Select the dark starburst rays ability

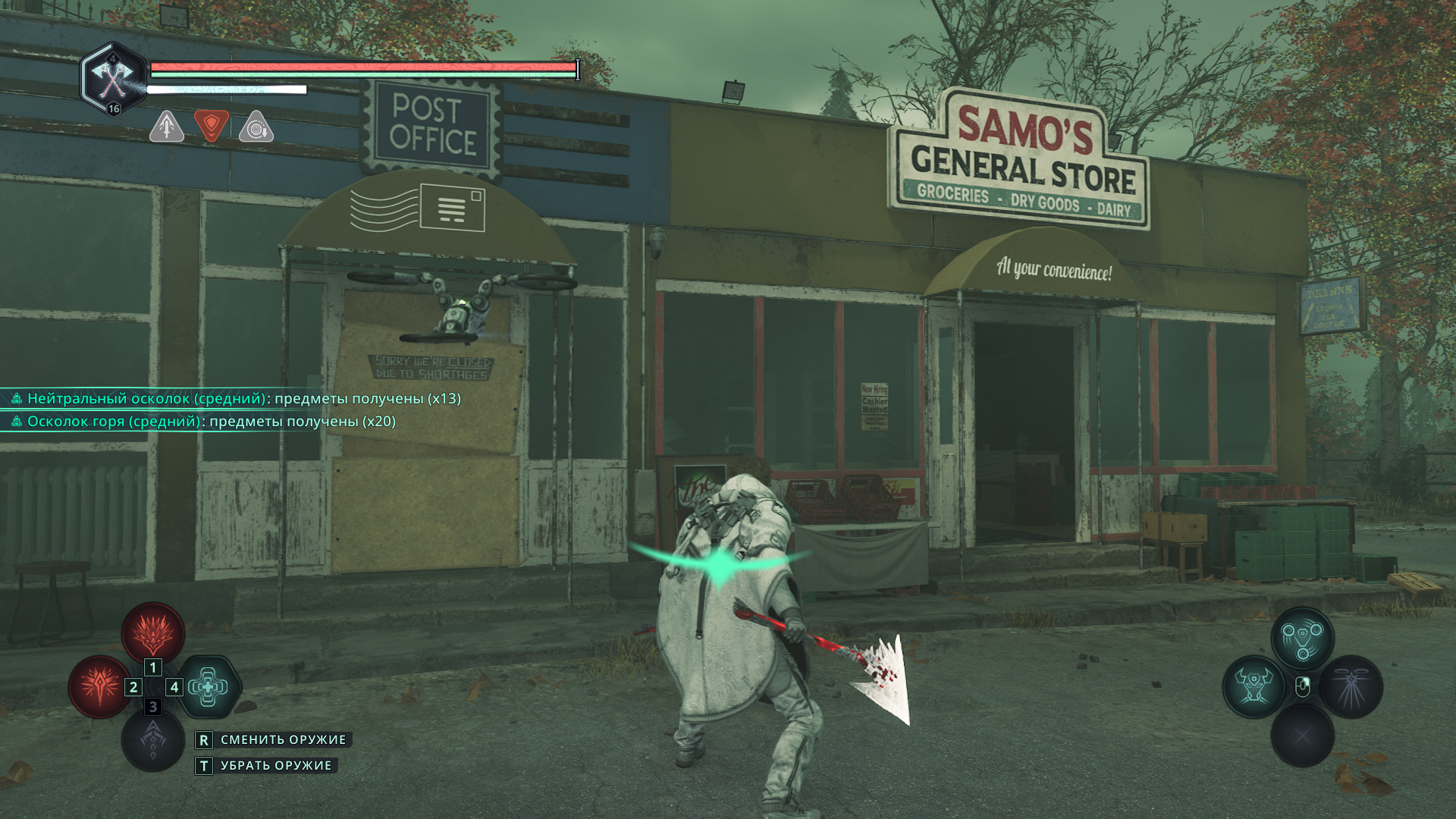(x=1351, y=687)
